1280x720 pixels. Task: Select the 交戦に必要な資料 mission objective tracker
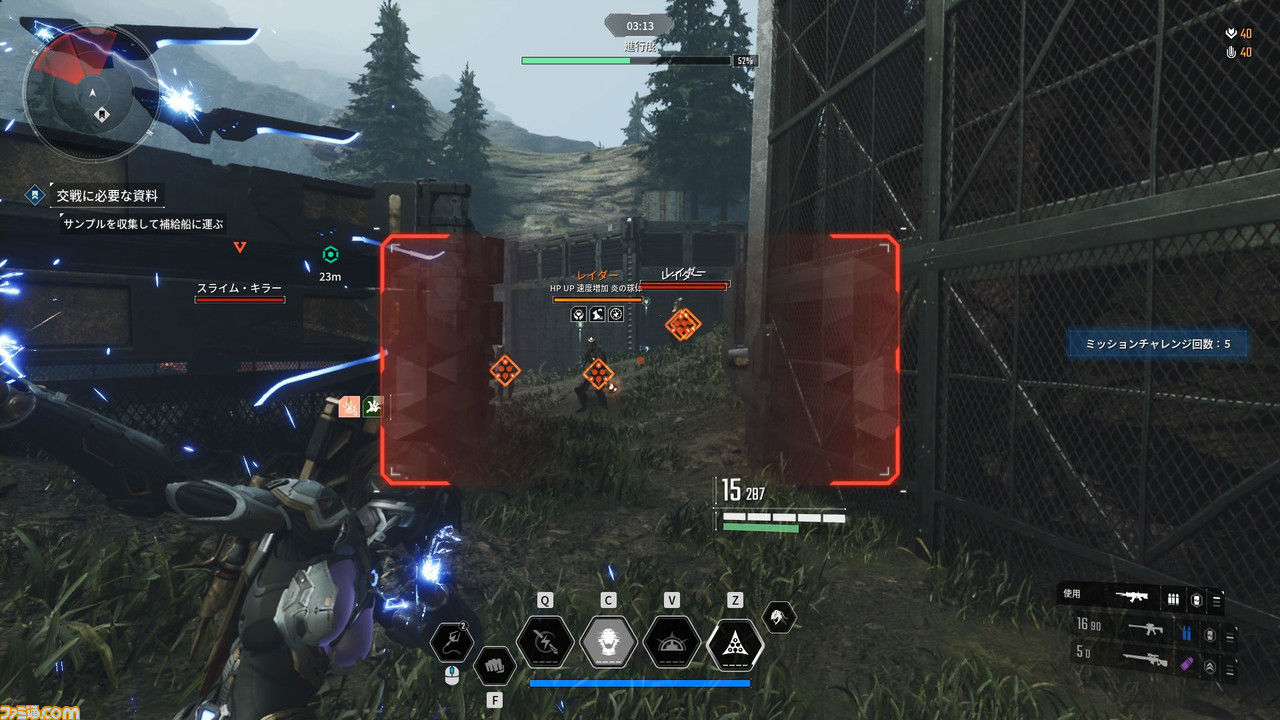point(106,196)
